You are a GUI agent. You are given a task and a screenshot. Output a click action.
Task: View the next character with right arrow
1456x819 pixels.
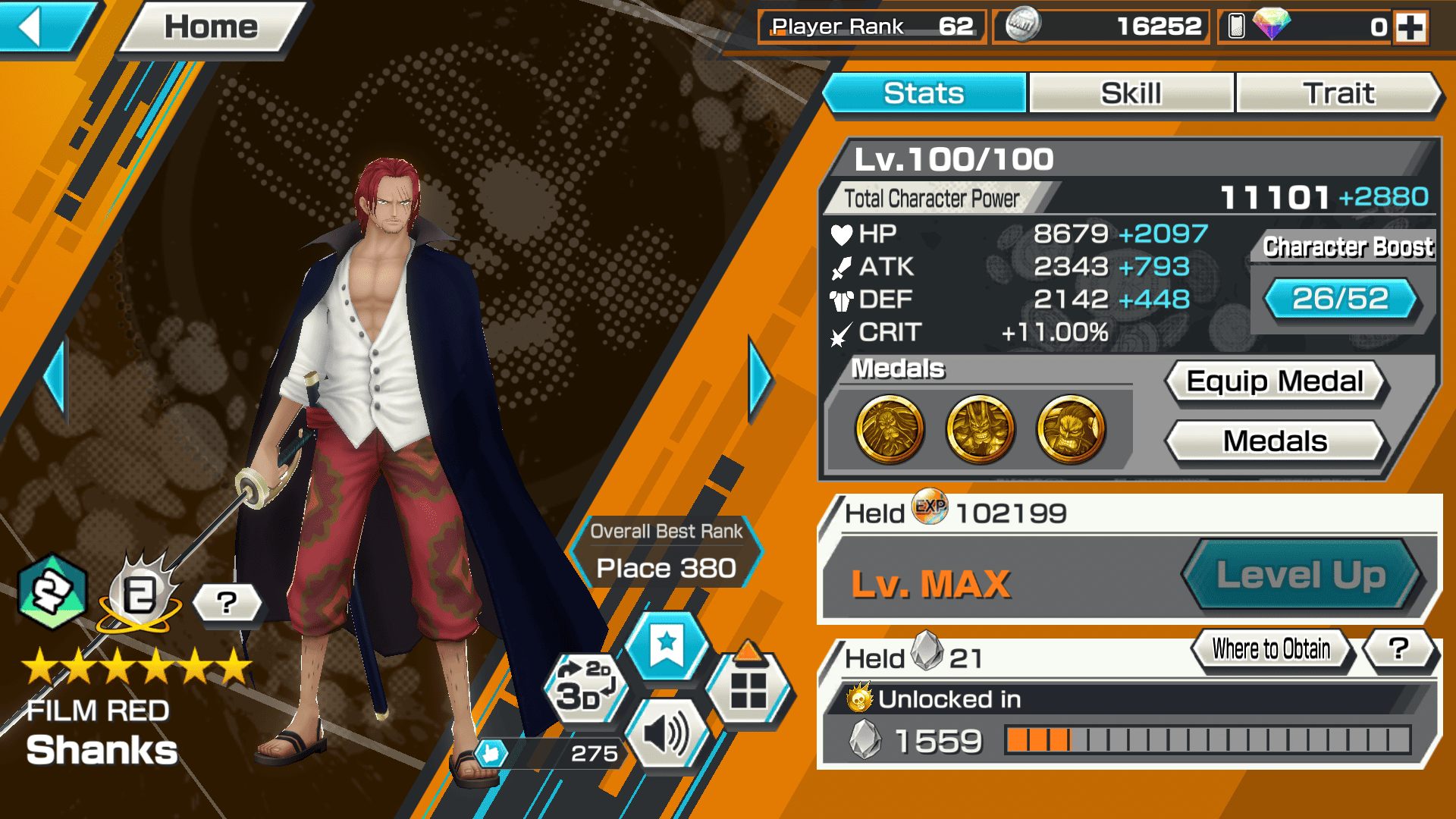[760, 378]
